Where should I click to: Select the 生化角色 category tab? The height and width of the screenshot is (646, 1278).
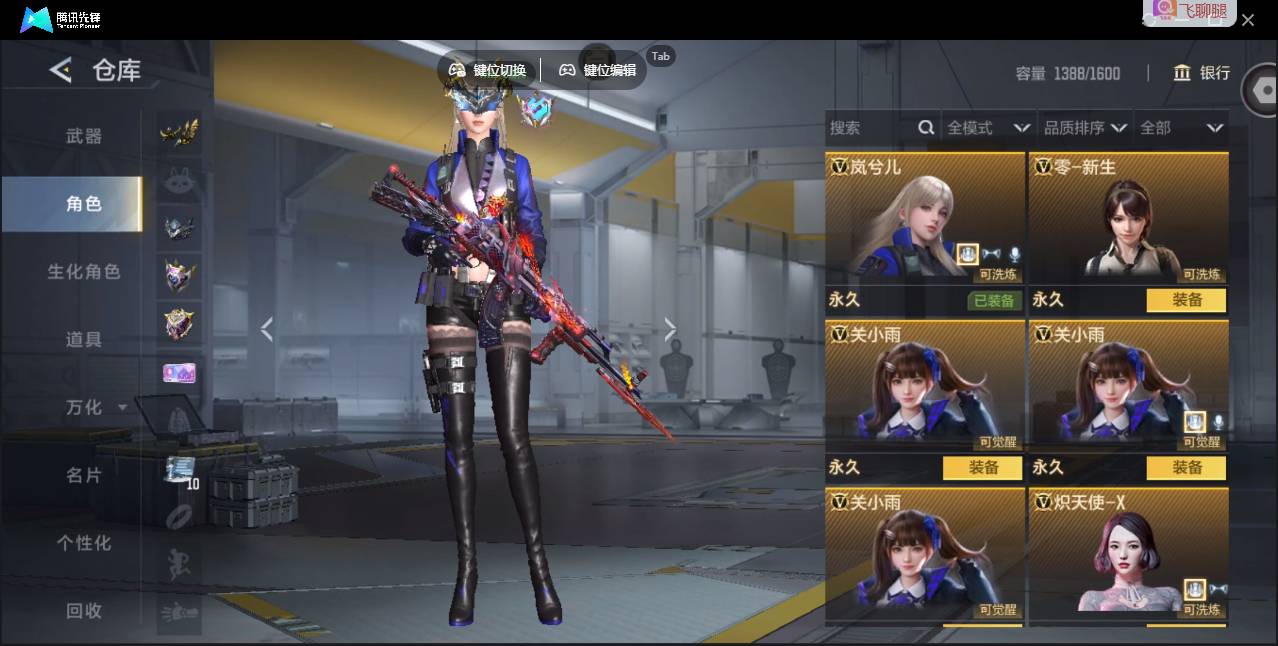[84, 272]
